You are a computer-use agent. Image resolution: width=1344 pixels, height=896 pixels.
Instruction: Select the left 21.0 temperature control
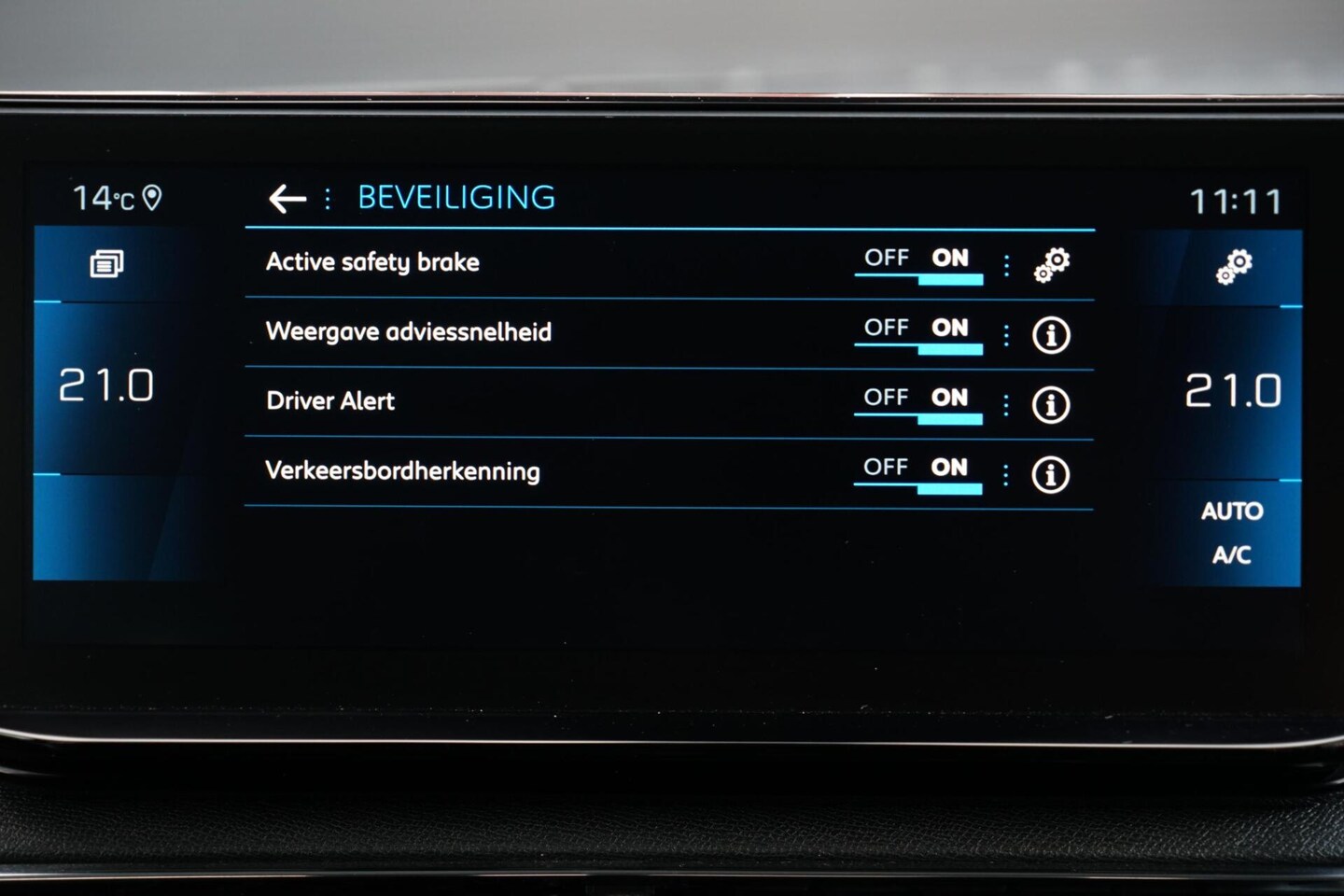[x=106, y=385]
